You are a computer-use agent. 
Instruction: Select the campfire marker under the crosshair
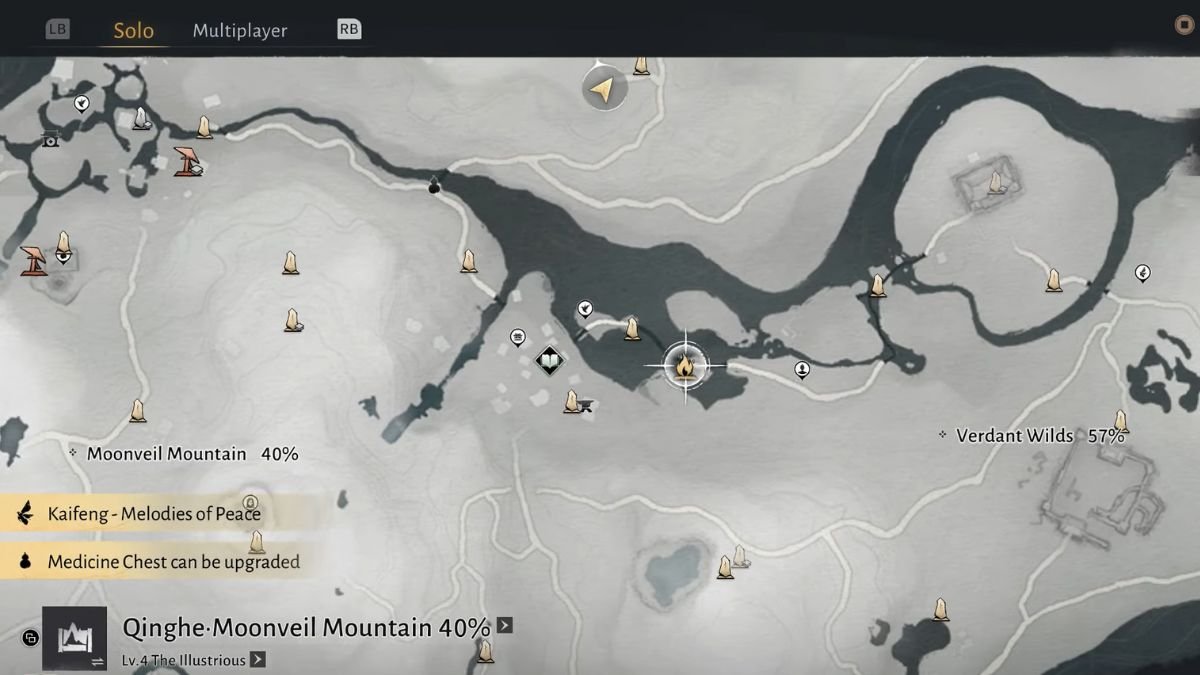(x=685, y=366)
